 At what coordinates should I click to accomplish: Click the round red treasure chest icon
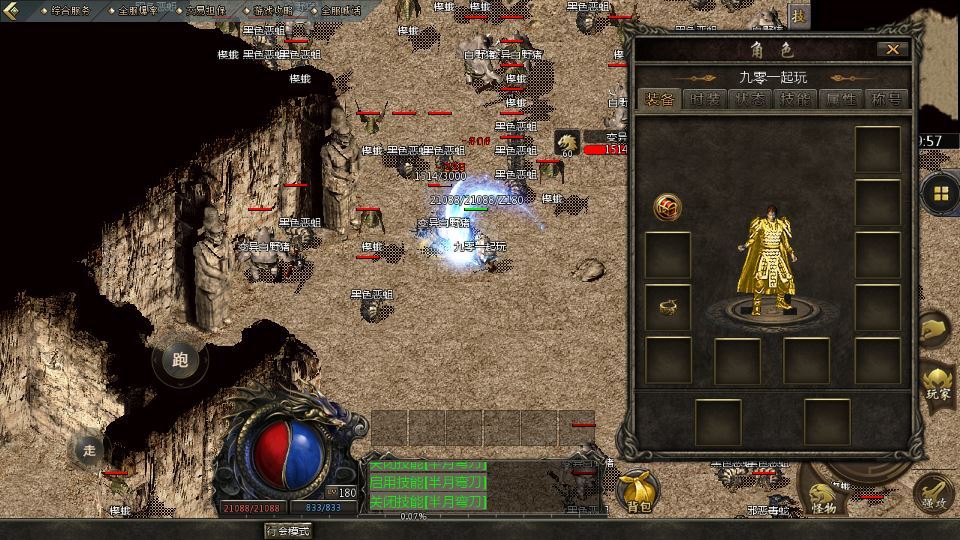[667, 207]
